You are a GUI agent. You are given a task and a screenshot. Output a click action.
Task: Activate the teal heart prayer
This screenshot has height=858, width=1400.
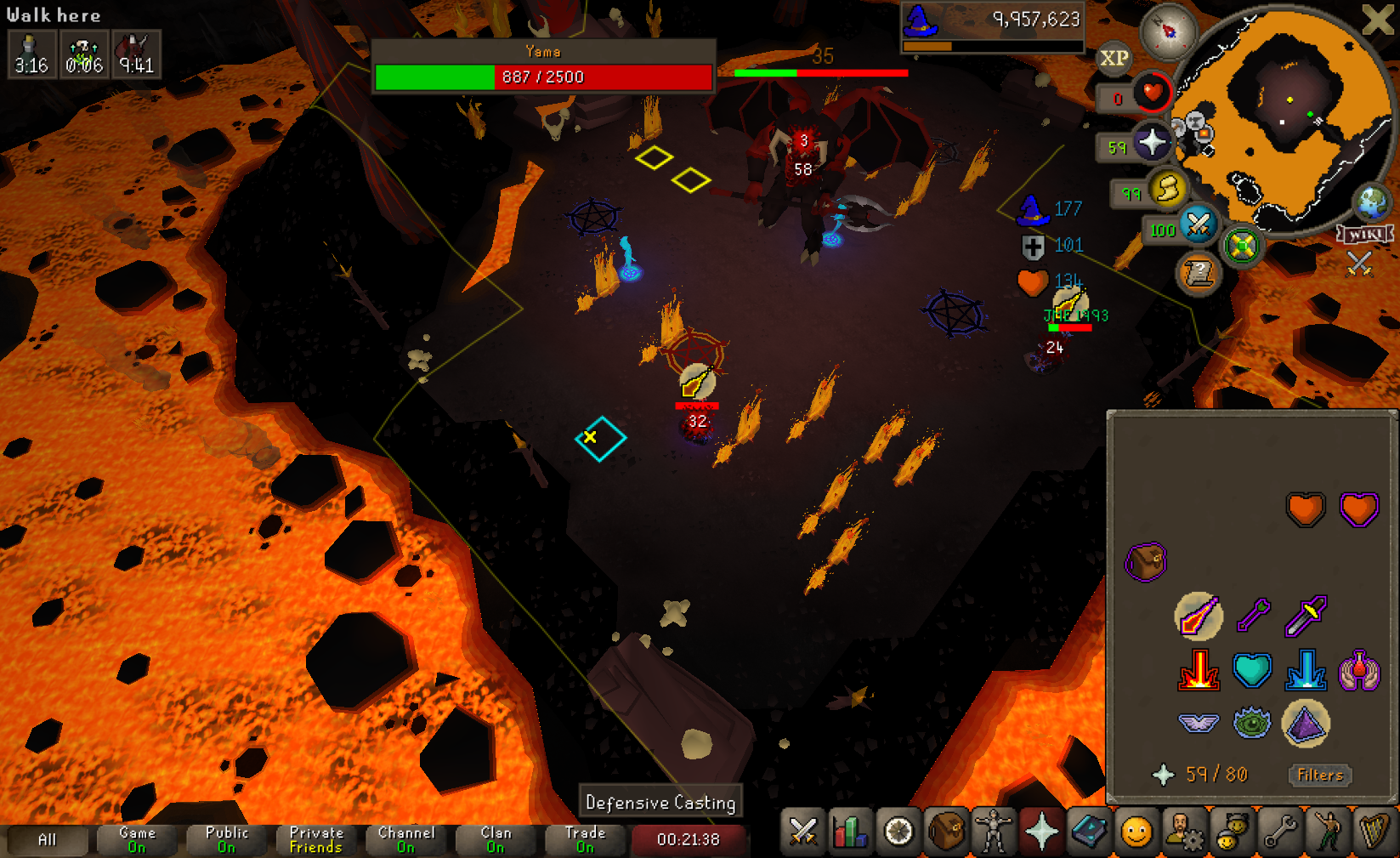point(1252,670)
